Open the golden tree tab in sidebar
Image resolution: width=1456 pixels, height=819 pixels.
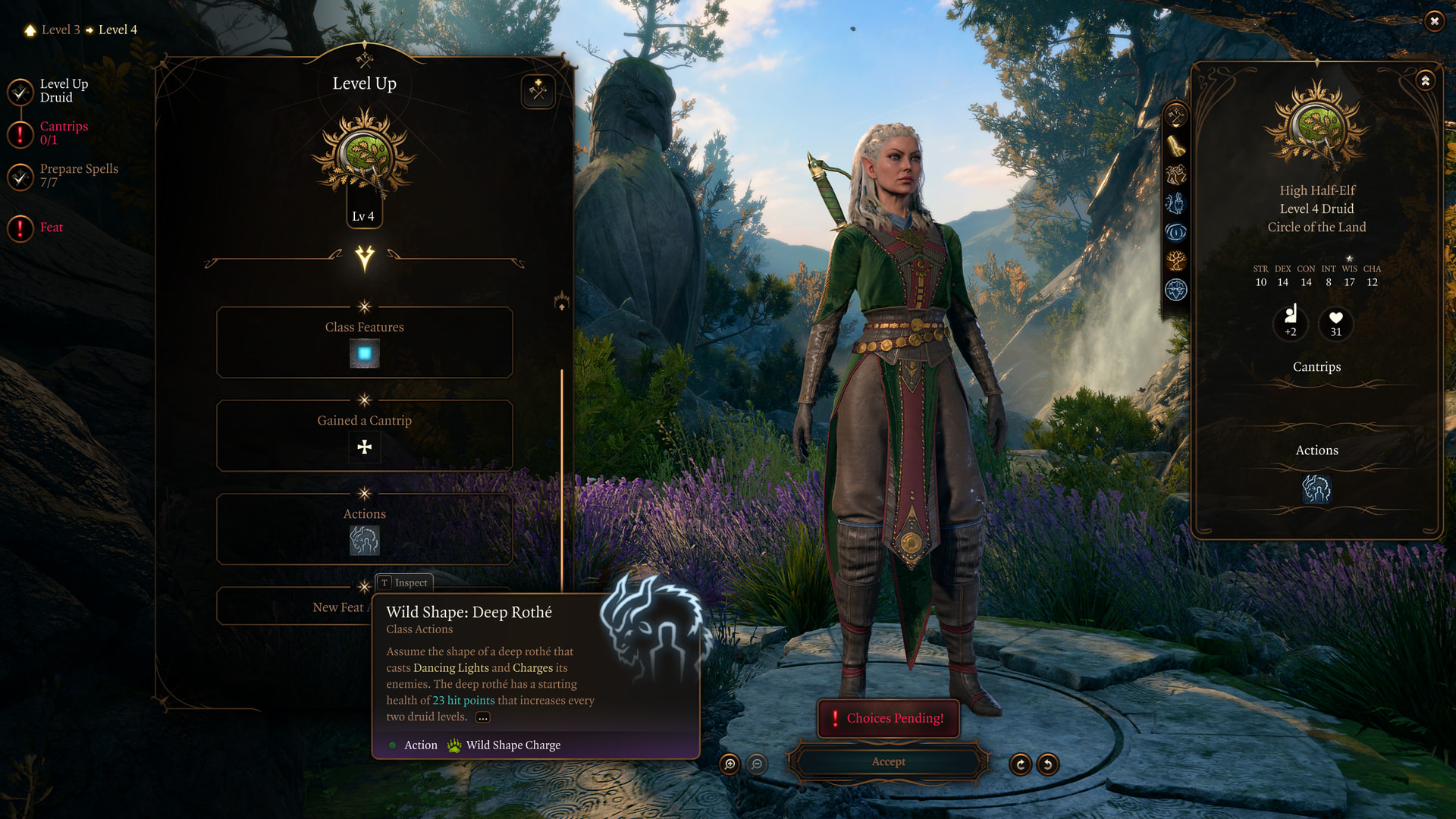pos(1175,261)
